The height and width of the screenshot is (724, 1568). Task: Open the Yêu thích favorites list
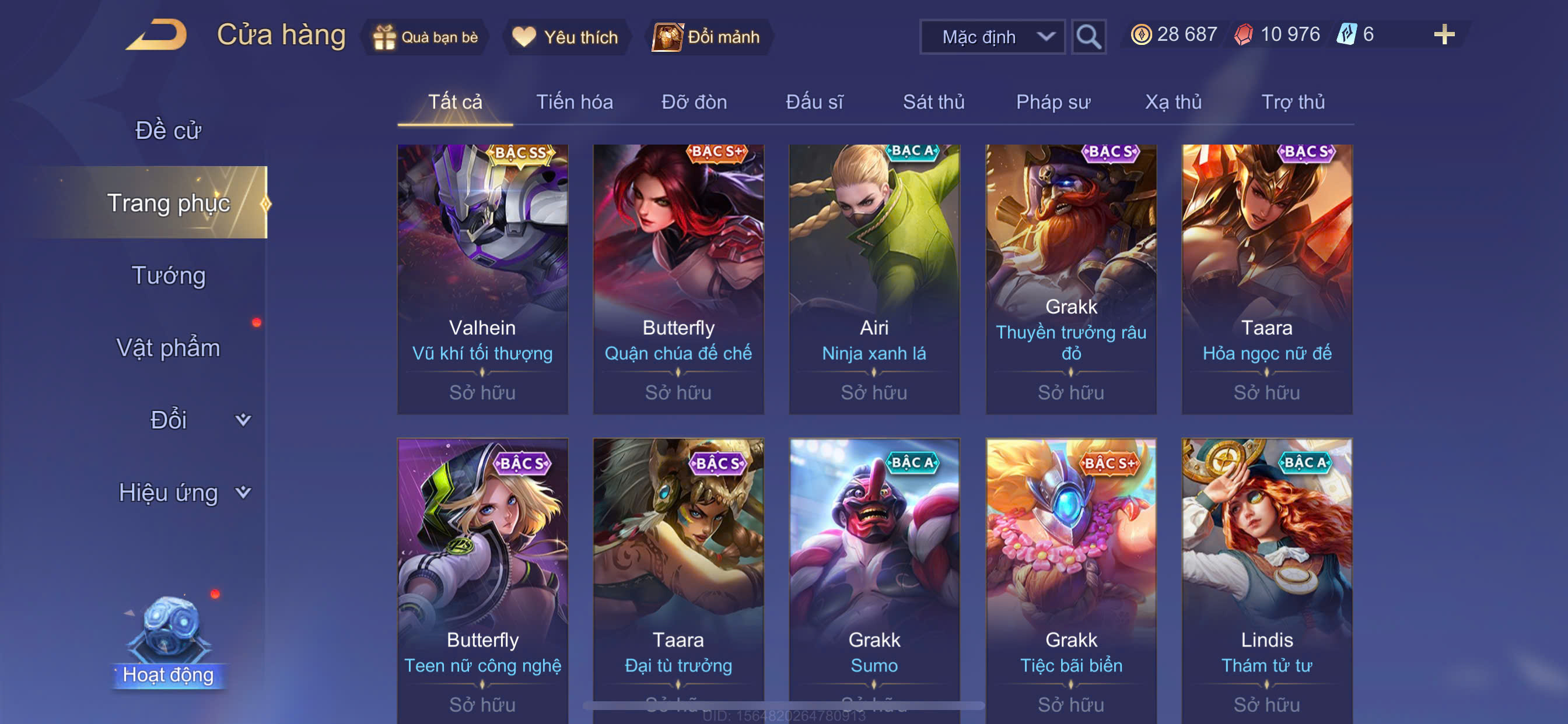pyautogui.click(x=565, y=37)
